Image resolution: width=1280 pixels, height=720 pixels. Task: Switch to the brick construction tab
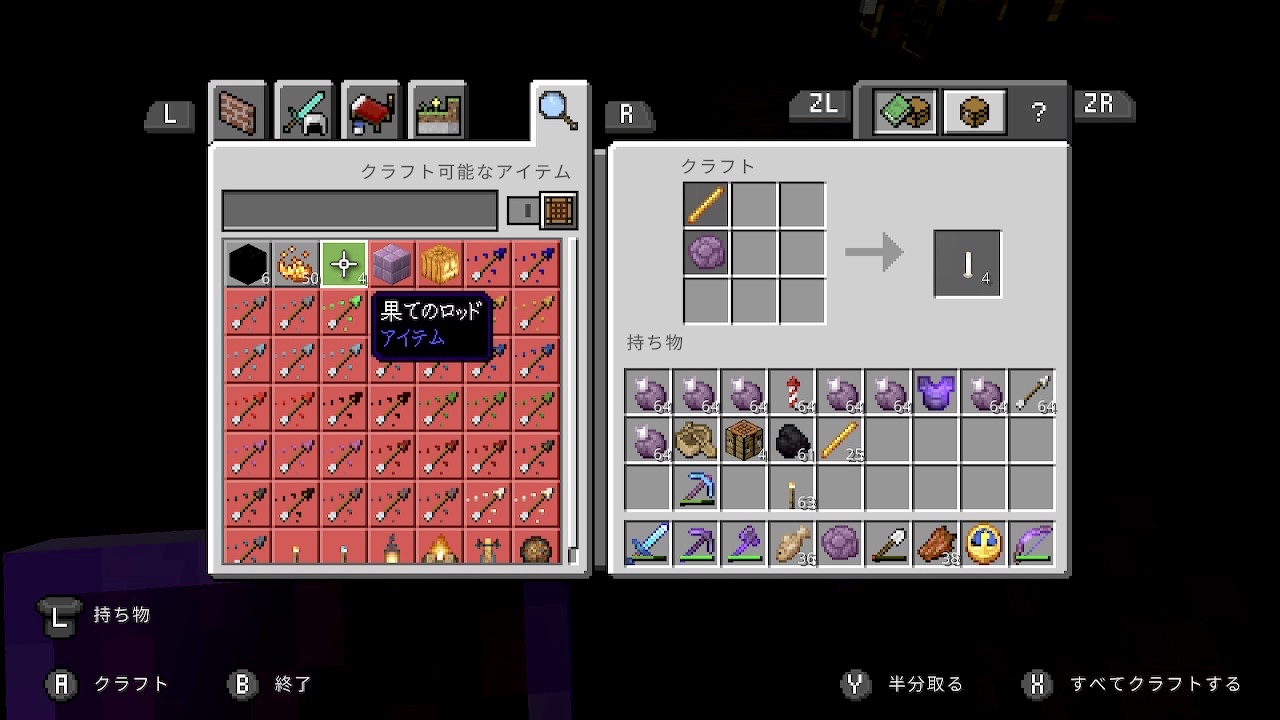coord(238,111)
